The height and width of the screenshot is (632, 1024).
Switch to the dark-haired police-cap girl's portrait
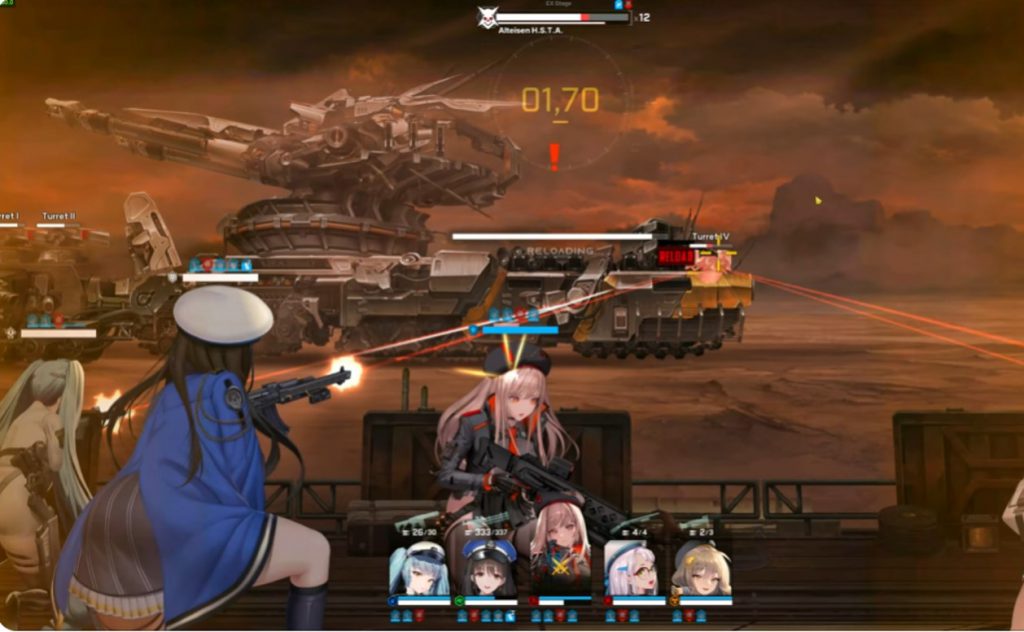pos(489,567)
